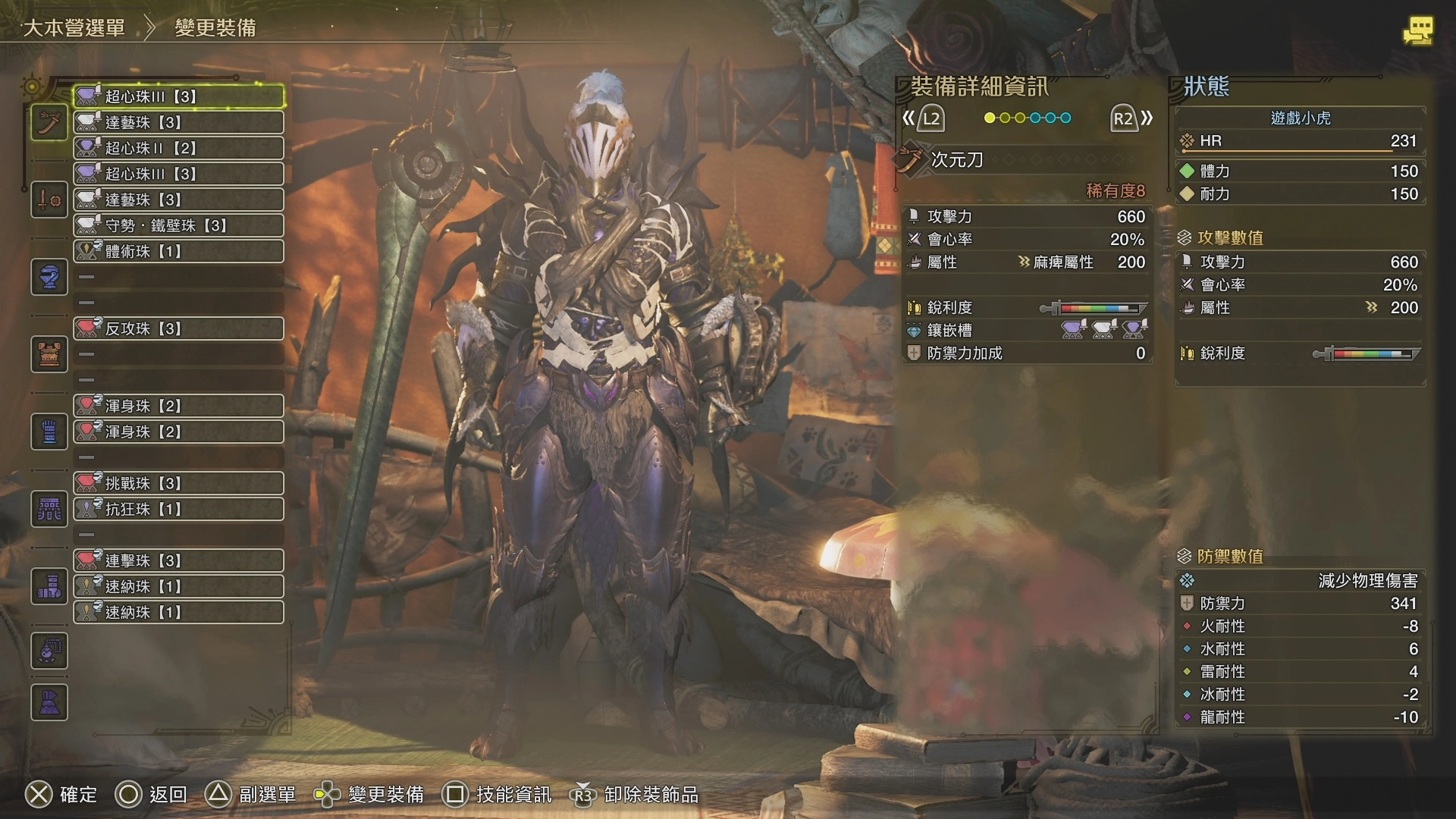Viewport: 1456px width, 819px height.
Task: Select the 超心珠II【2】 decoration row
Action: point(179,148)
